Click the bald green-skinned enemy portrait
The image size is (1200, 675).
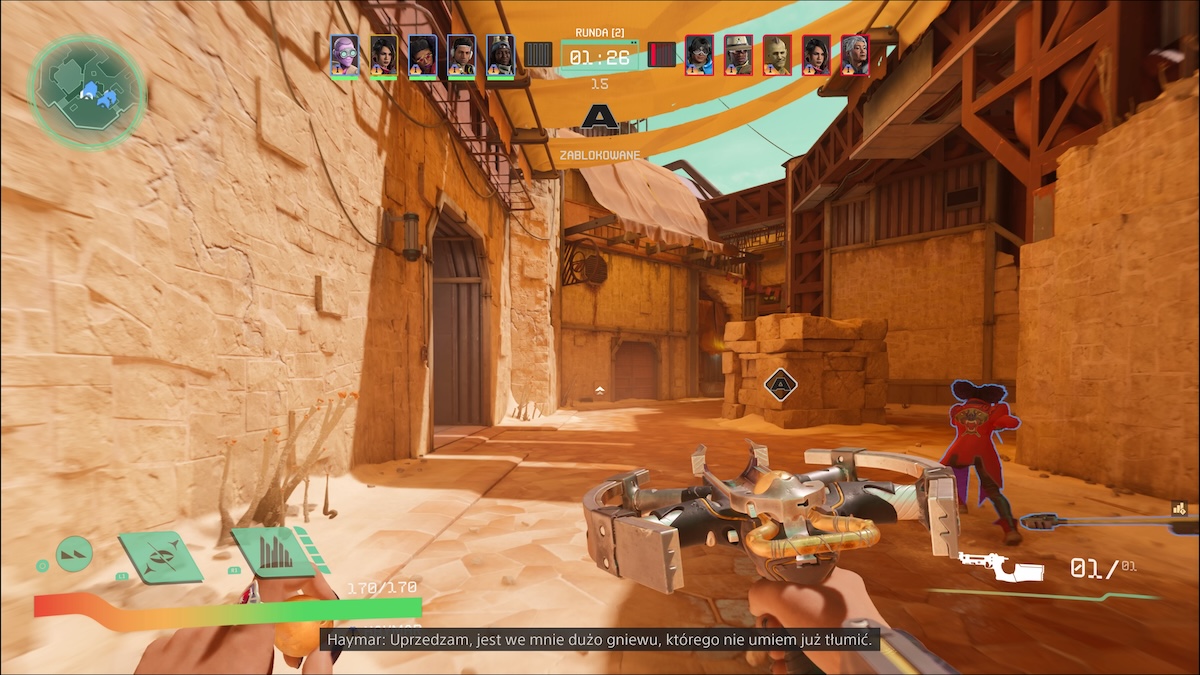(777, 55)
